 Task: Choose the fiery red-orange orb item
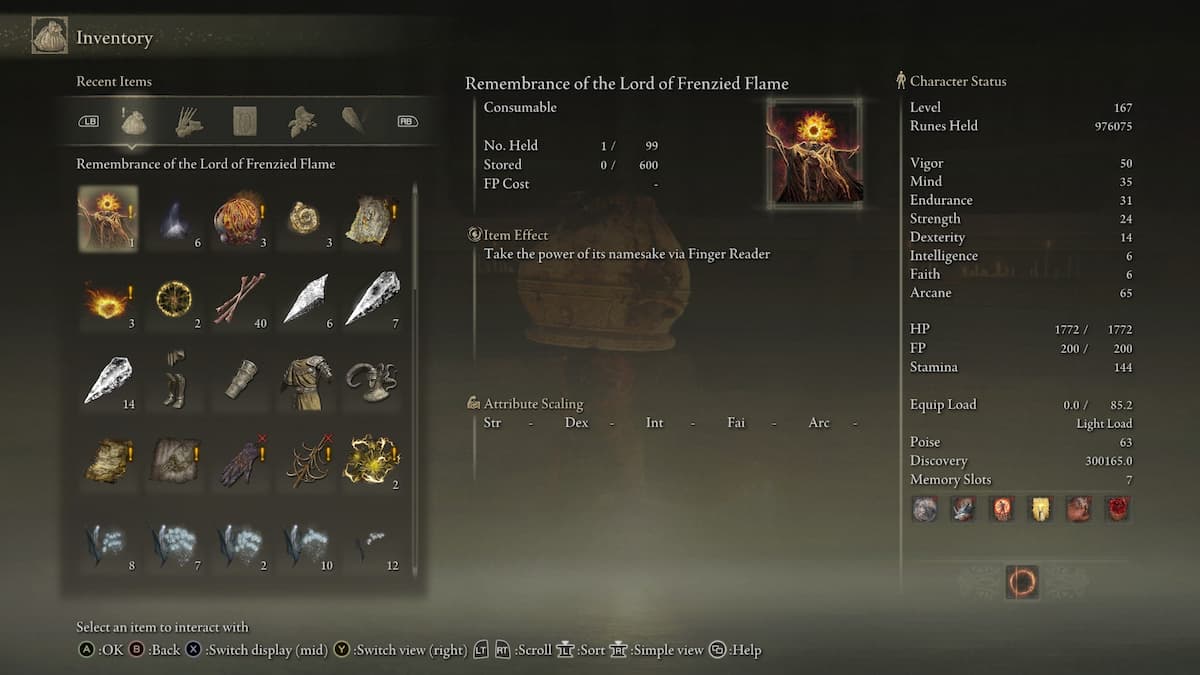point(238,218)
